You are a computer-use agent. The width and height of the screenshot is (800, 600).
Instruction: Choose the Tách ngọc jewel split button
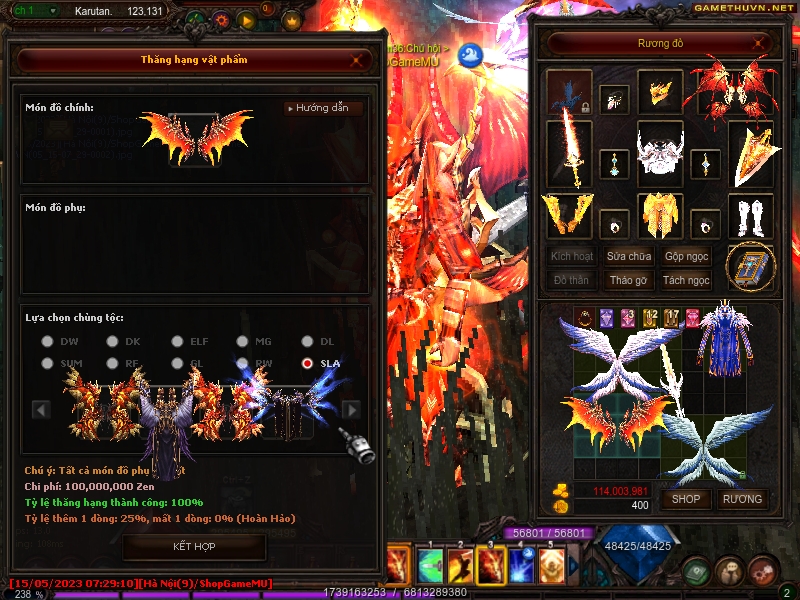[686, 281]
